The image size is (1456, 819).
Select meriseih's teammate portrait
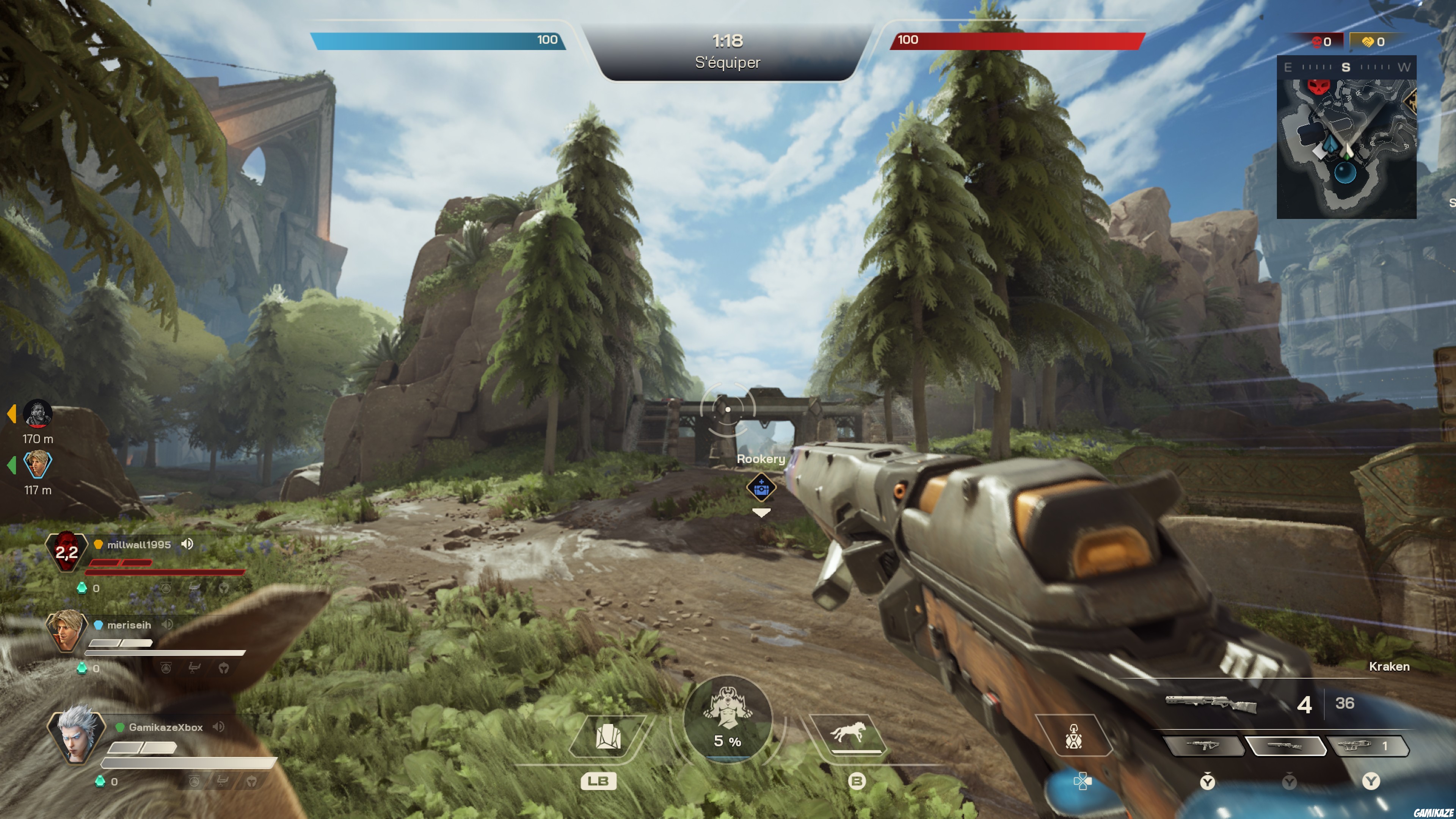(66, 631)
